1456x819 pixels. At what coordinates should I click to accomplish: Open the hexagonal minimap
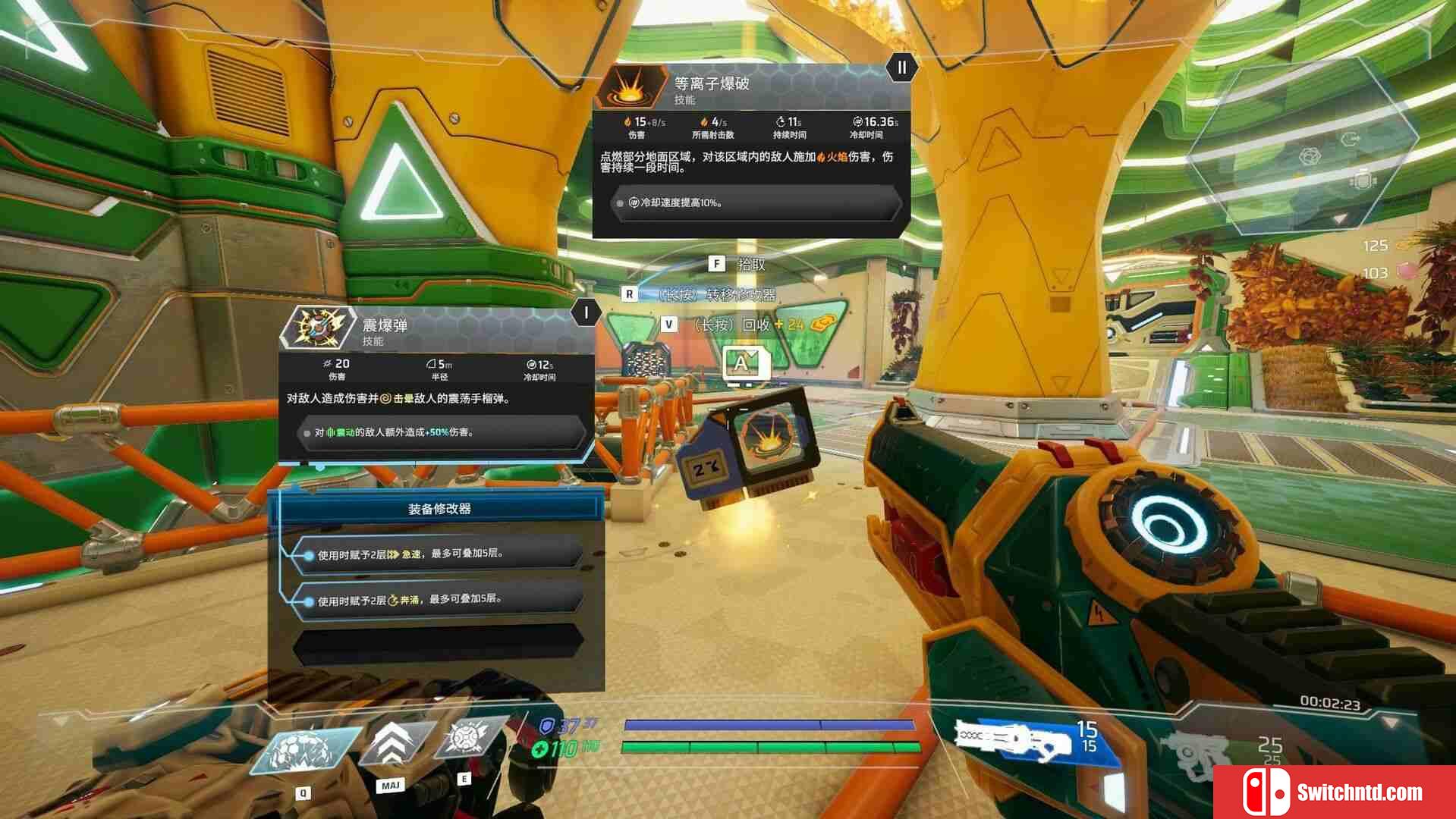[x=1302, y=146]
